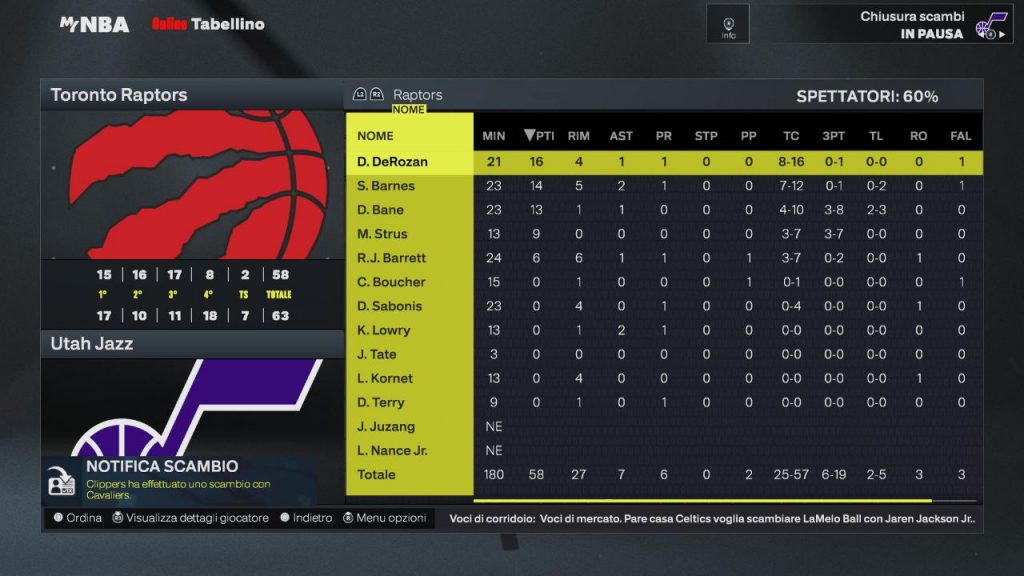Image resolution: width=1024 pixels, height=576 pixels.
Task: Select R.J. Barrett's row
Action: click(x=391, y=258)
